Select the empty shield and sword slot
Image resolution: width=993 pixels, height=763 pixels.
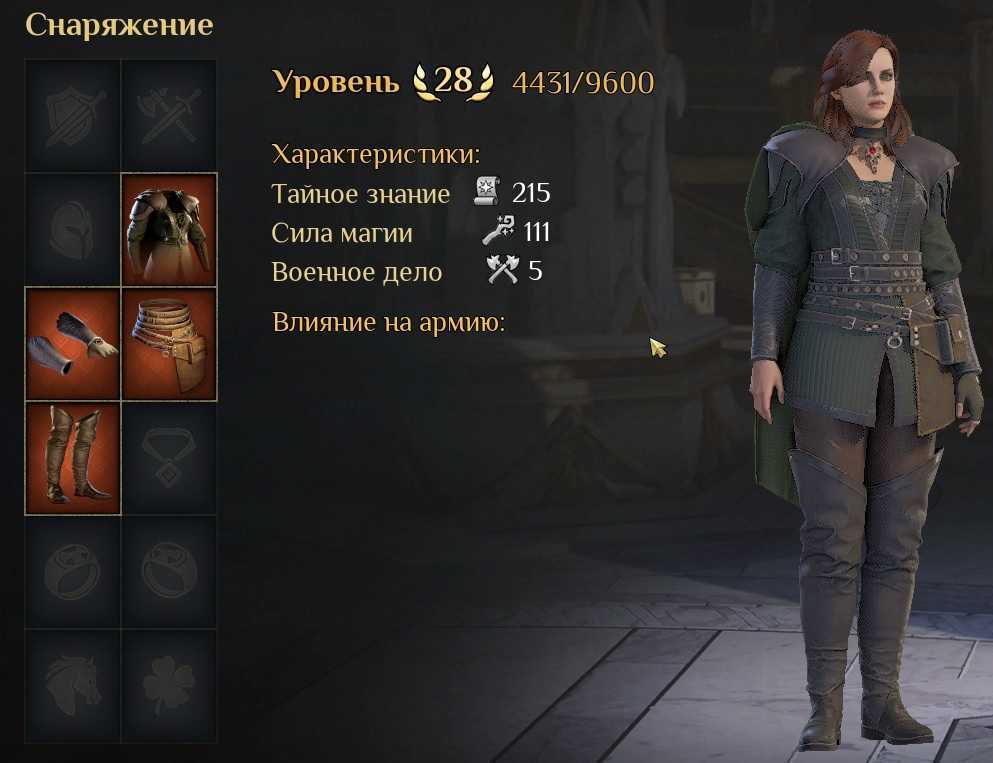pyautogui.click(x=72, y=115)
